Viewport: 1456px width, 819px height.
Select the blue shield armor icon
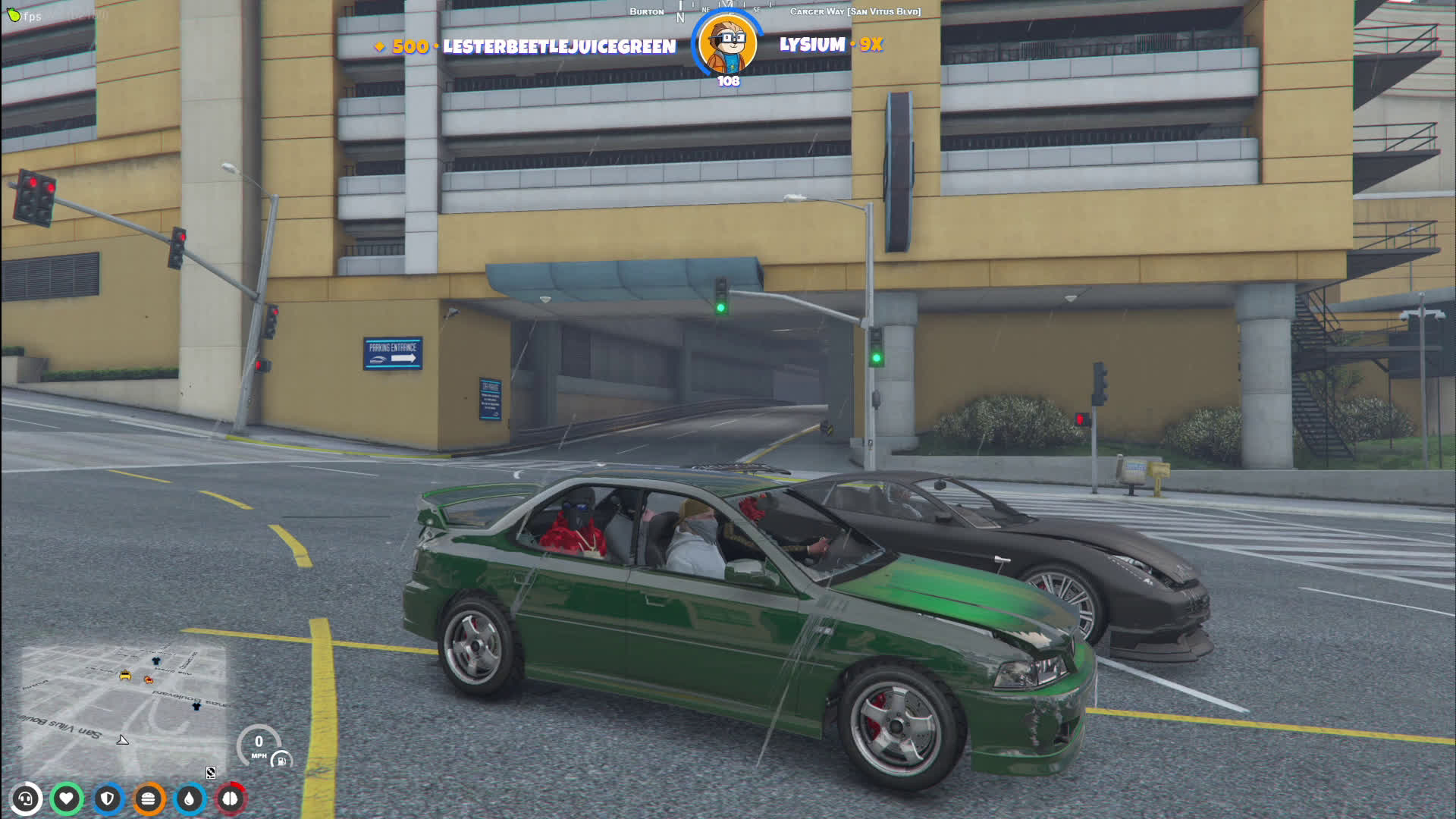click(108, 799)
